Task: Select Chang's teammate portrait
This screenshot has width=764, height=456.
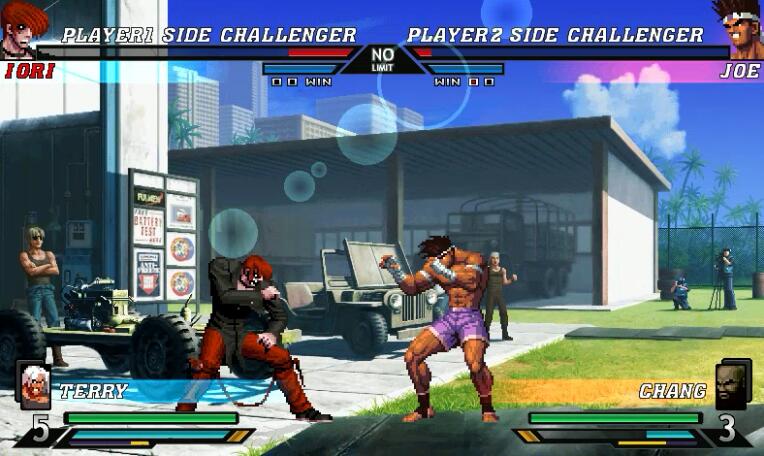Action: pyautogui.click(x=732, y=386)
